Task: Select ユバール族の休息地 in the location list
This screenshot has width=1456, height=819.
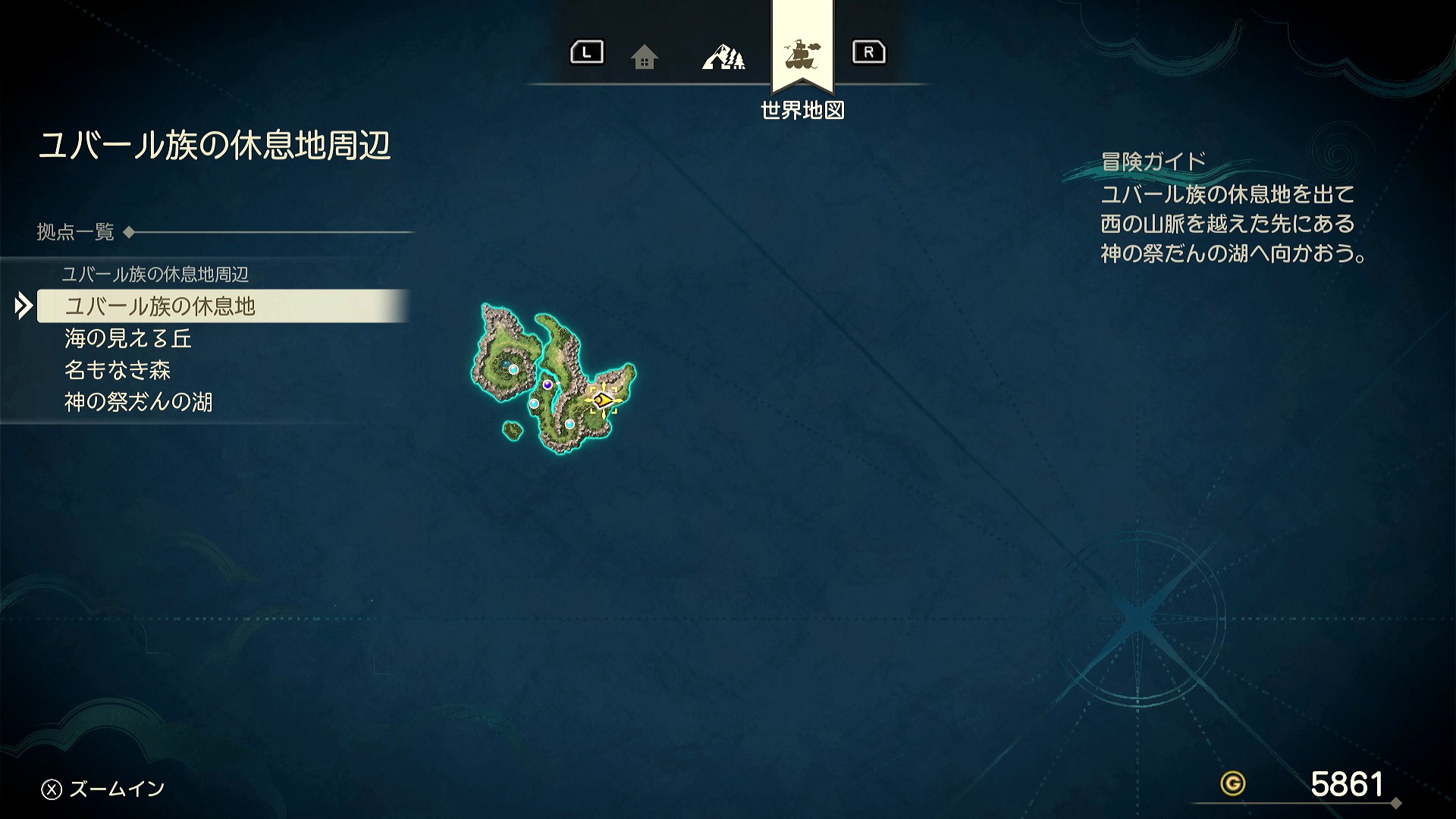Action: pyautogui.click(x=161, y=306)
